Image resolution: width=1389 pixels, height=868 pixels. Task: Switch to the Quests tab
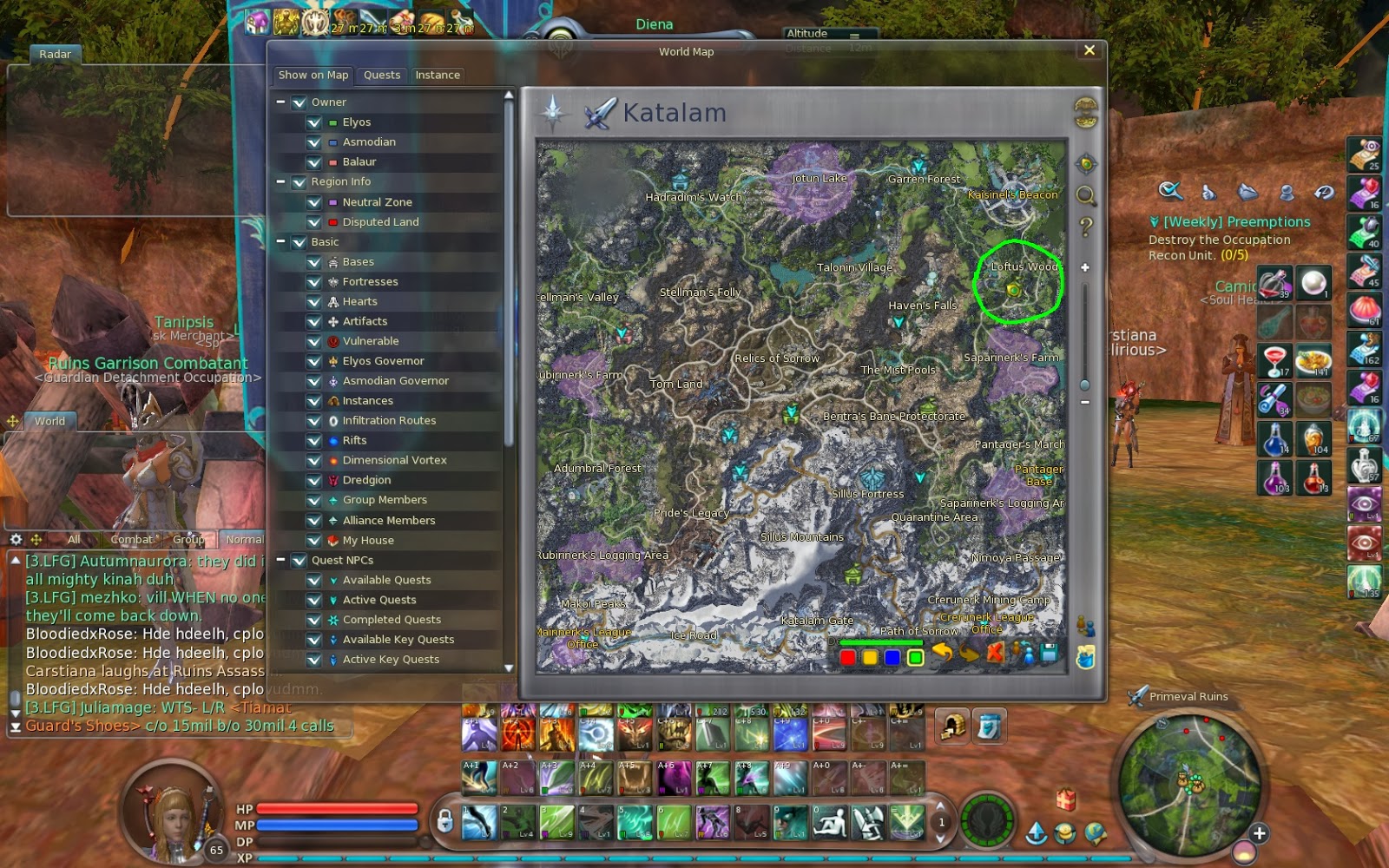click(x=381, y=75)
